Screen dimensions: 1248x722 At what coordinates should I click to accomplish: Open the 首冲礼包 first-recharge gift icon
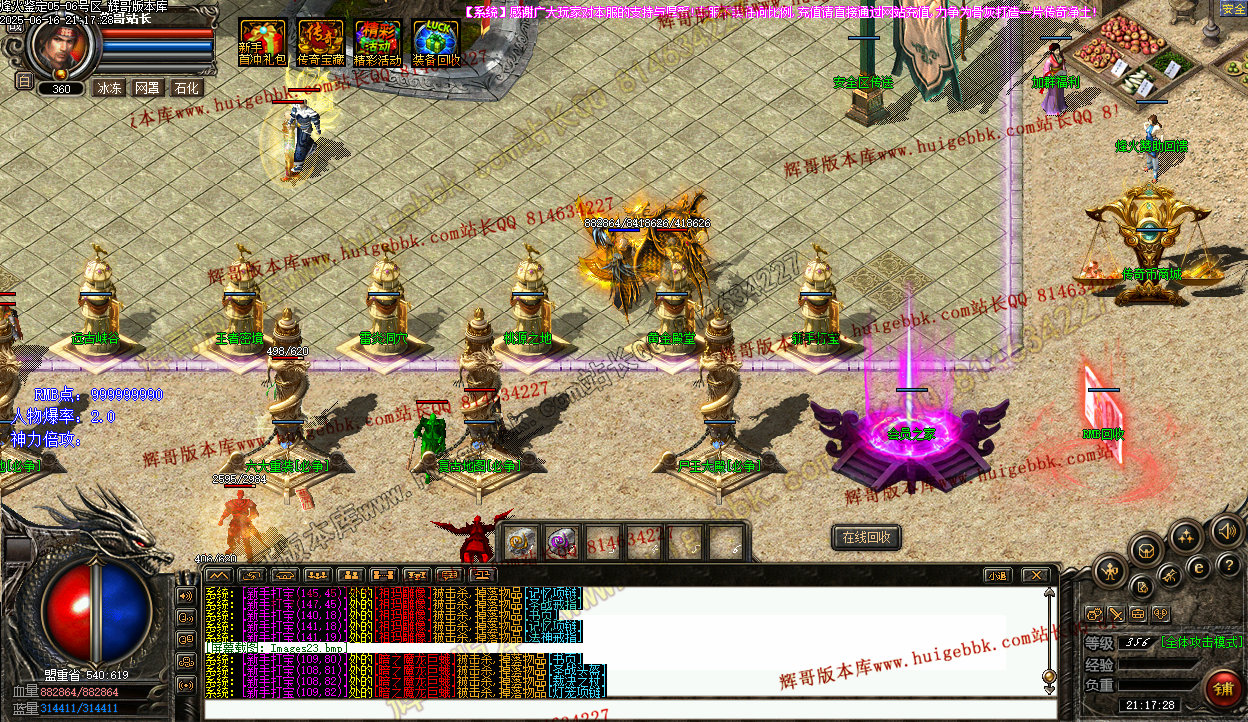(x=262, y=42)
